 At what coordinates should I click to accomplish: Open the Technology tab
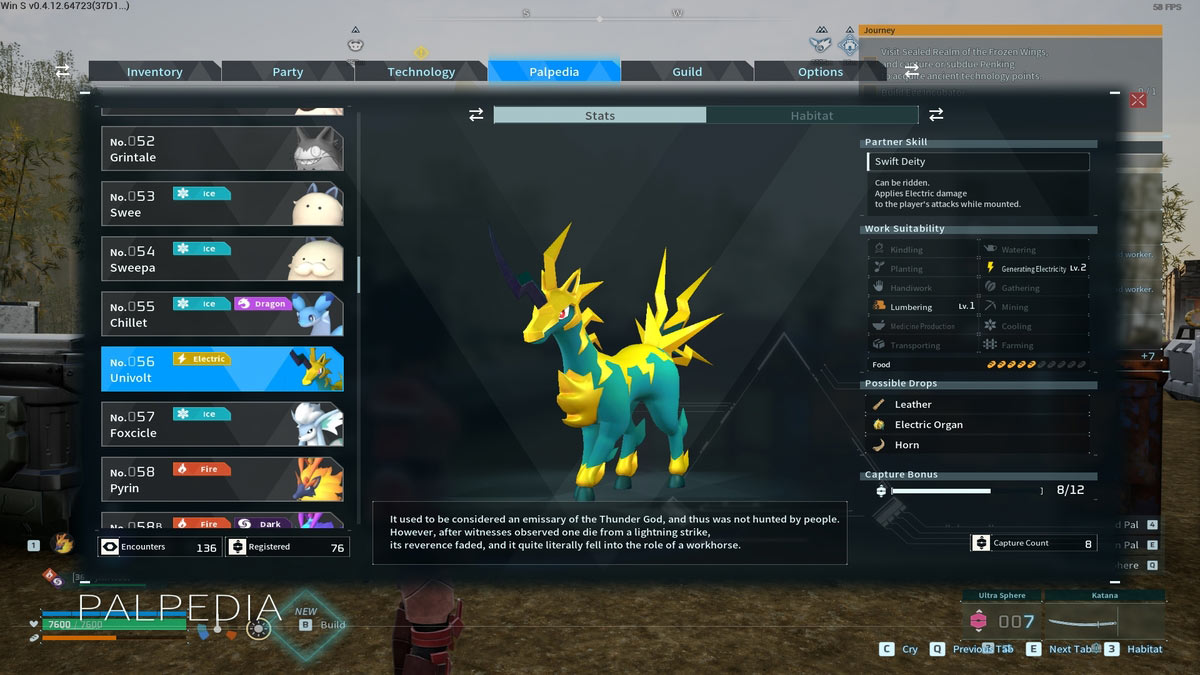[x=421, y=72]
